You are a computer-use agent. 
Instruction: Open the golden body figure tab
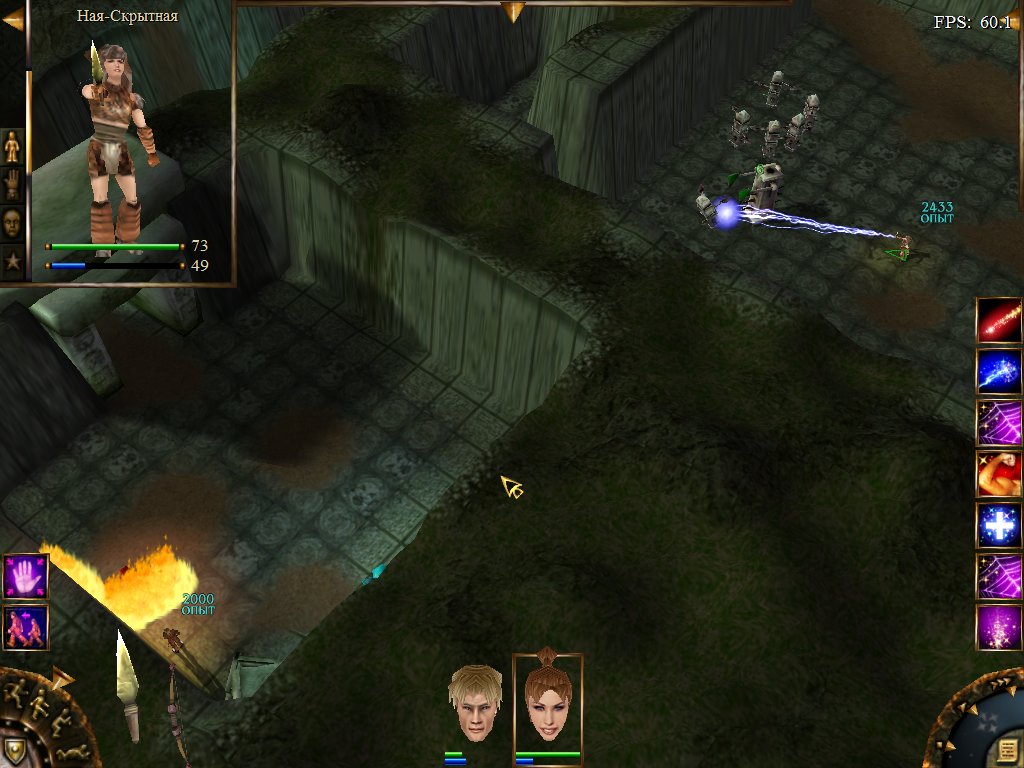point(12,147)
